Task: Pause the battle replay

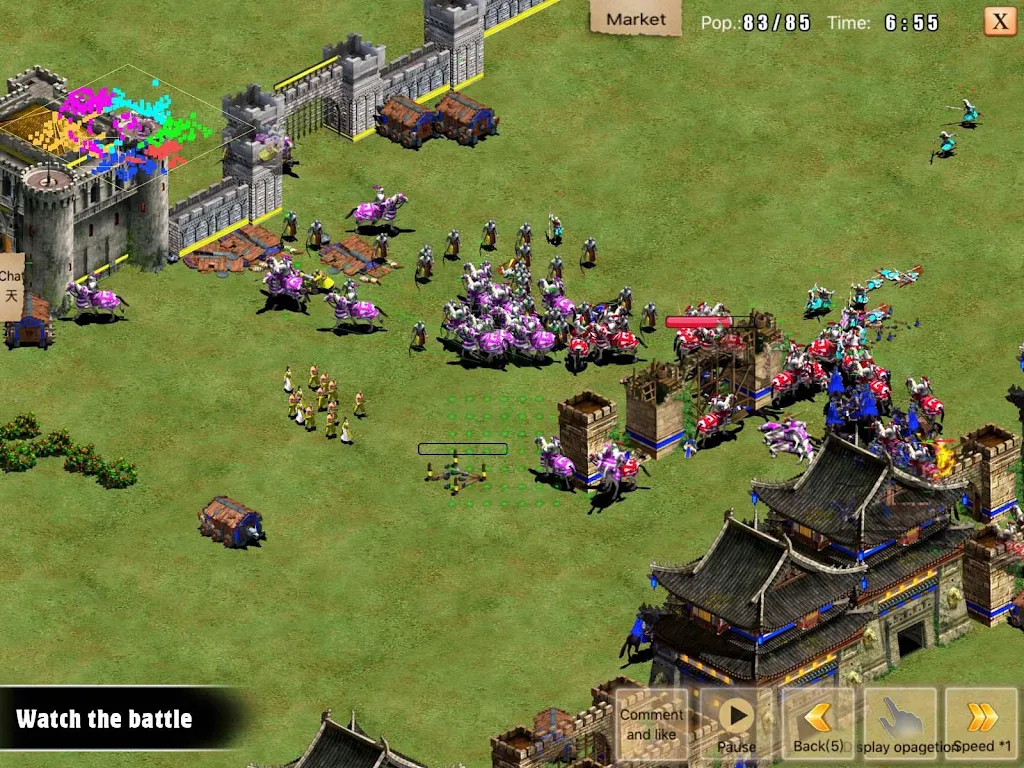Action: [736, 724]
